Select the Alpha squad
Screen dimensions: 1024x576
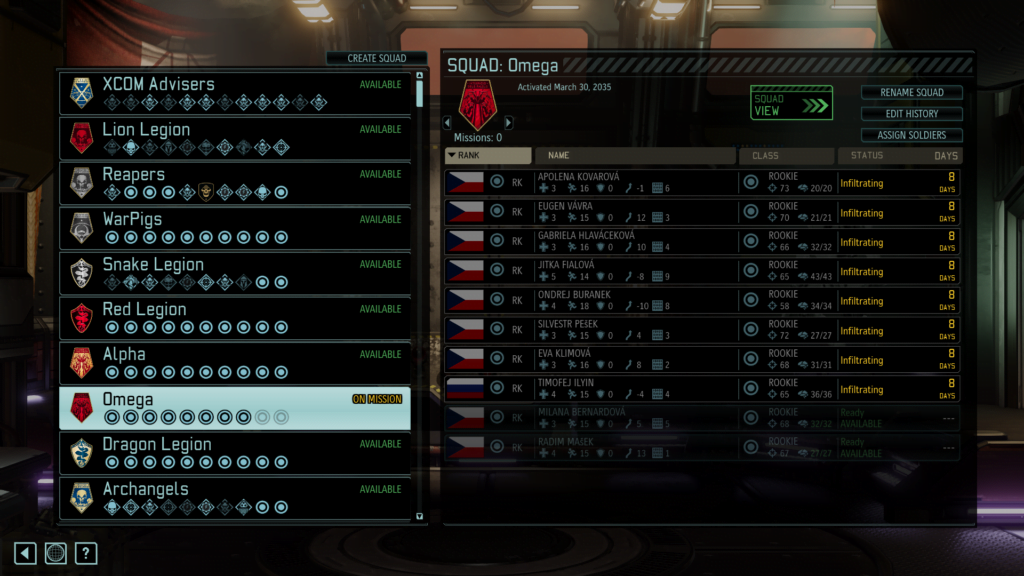pos(234,363)
